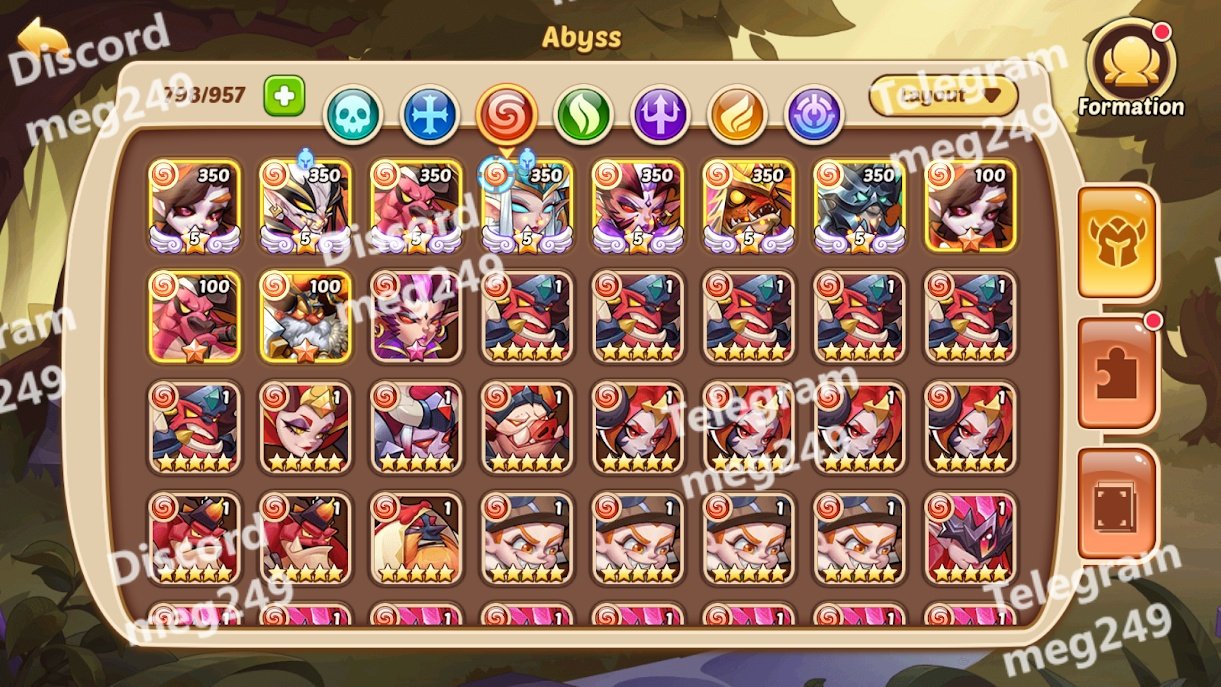
Task: Show the orange wing Light faction heroes
Action: 737,114
